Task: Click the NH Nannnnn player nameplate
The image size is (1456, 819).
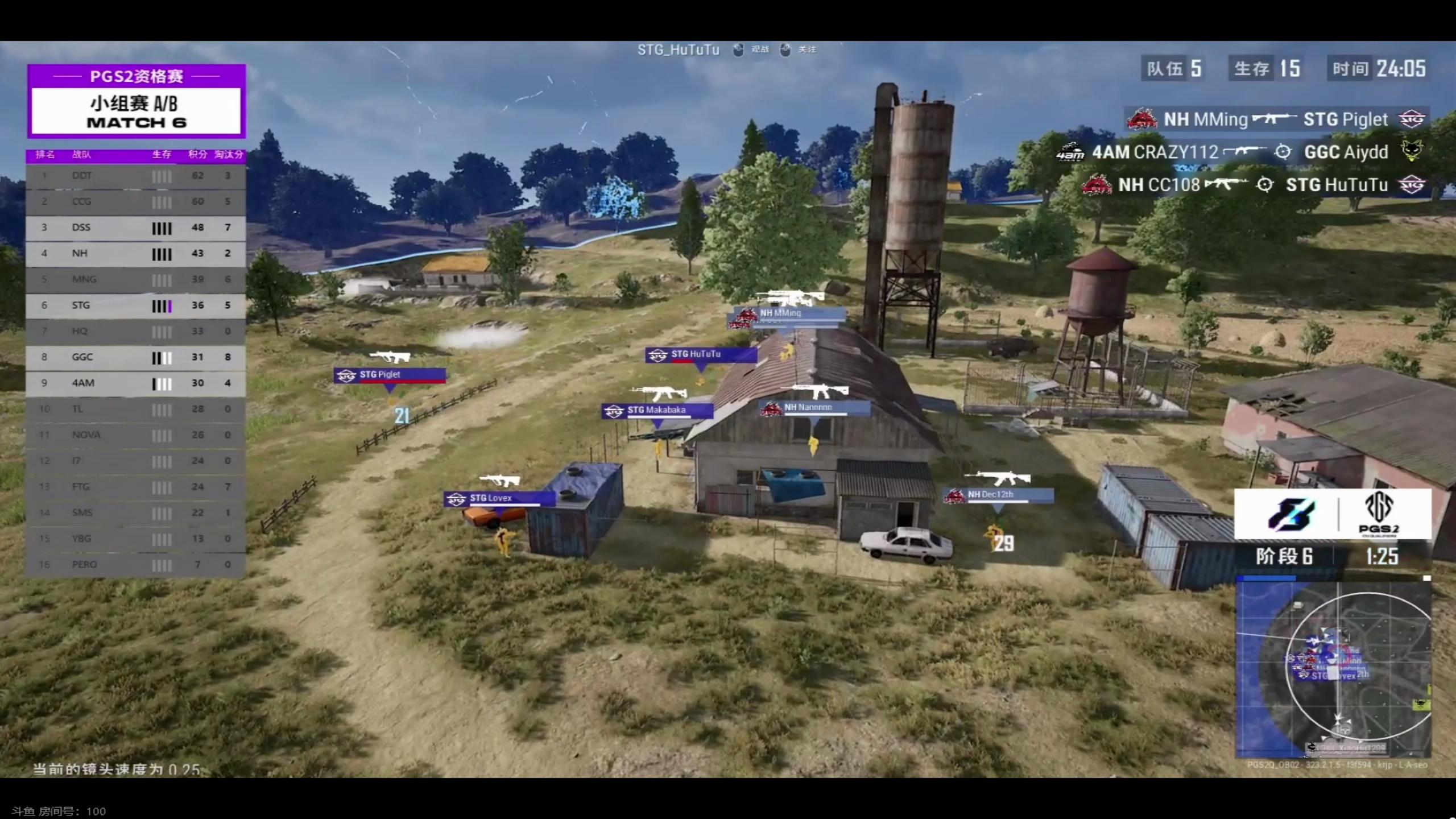Action: tap(816, 408)
